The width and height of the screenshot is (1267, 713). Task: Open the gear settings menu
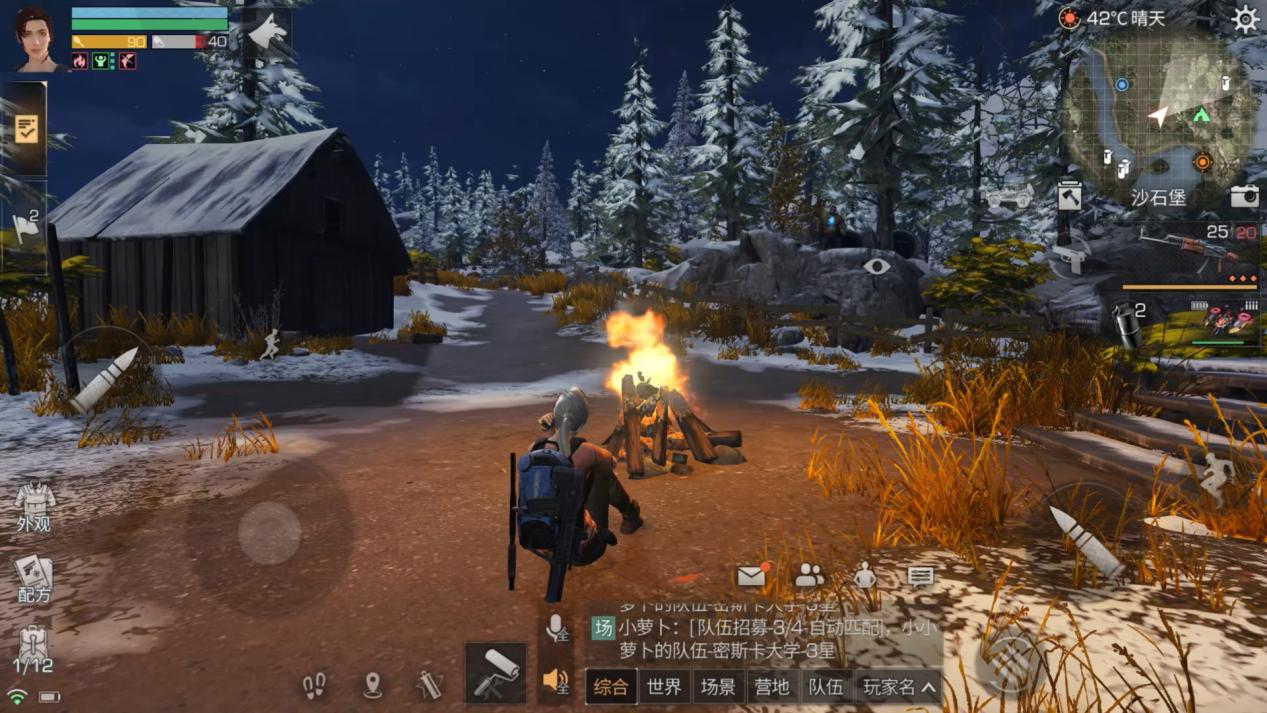pyautogui.click(x=1245, y=20)
